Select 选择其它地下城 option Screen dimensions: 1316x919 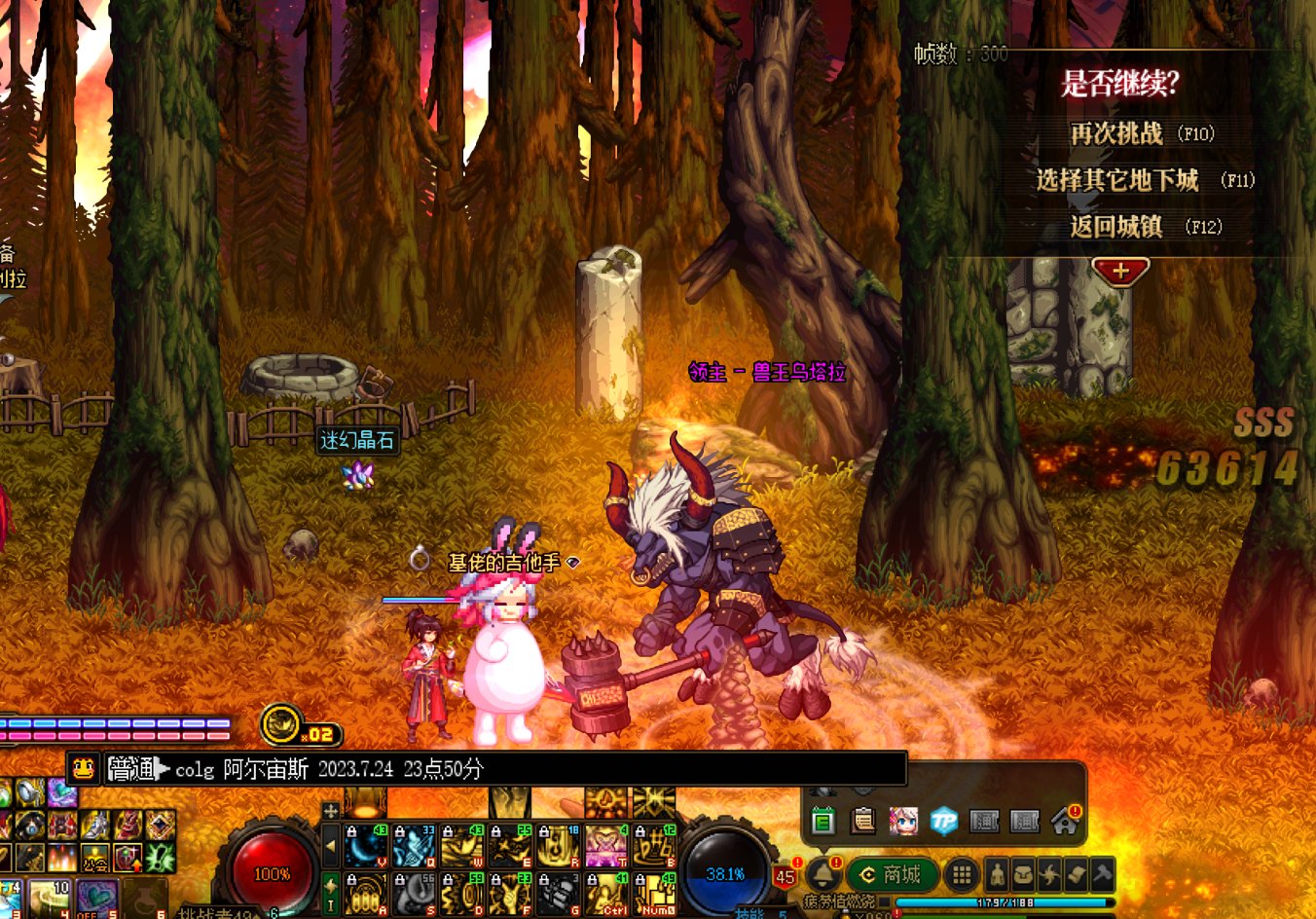click(1116, 180)
